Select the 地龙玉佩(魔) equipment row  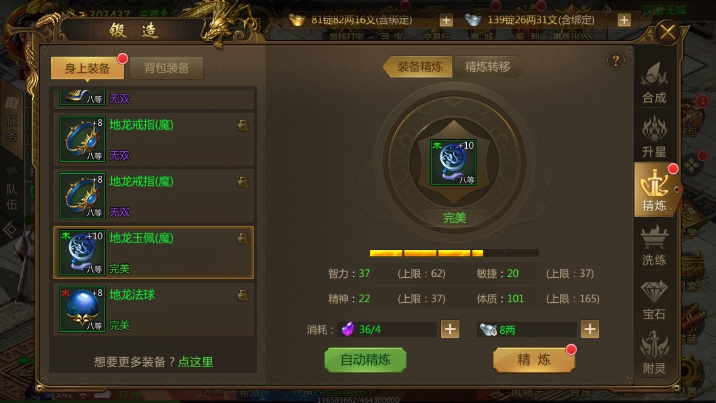pyautogui.click(x=154, y=253)
